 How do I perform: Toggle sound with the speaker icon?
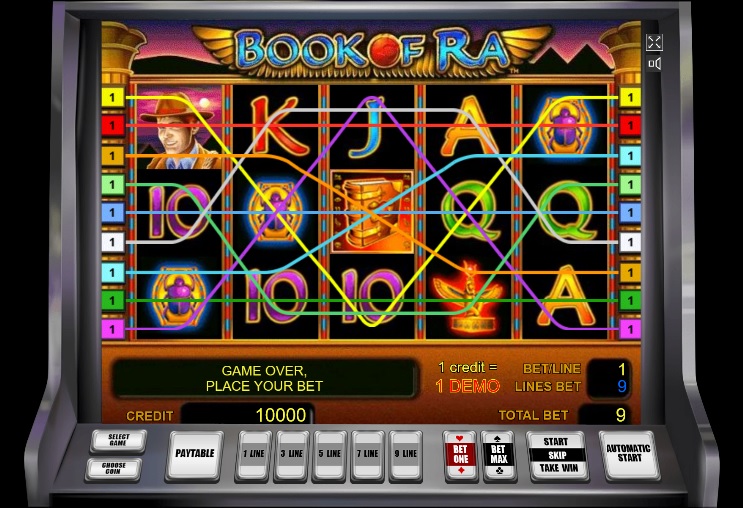coord(654,64)
